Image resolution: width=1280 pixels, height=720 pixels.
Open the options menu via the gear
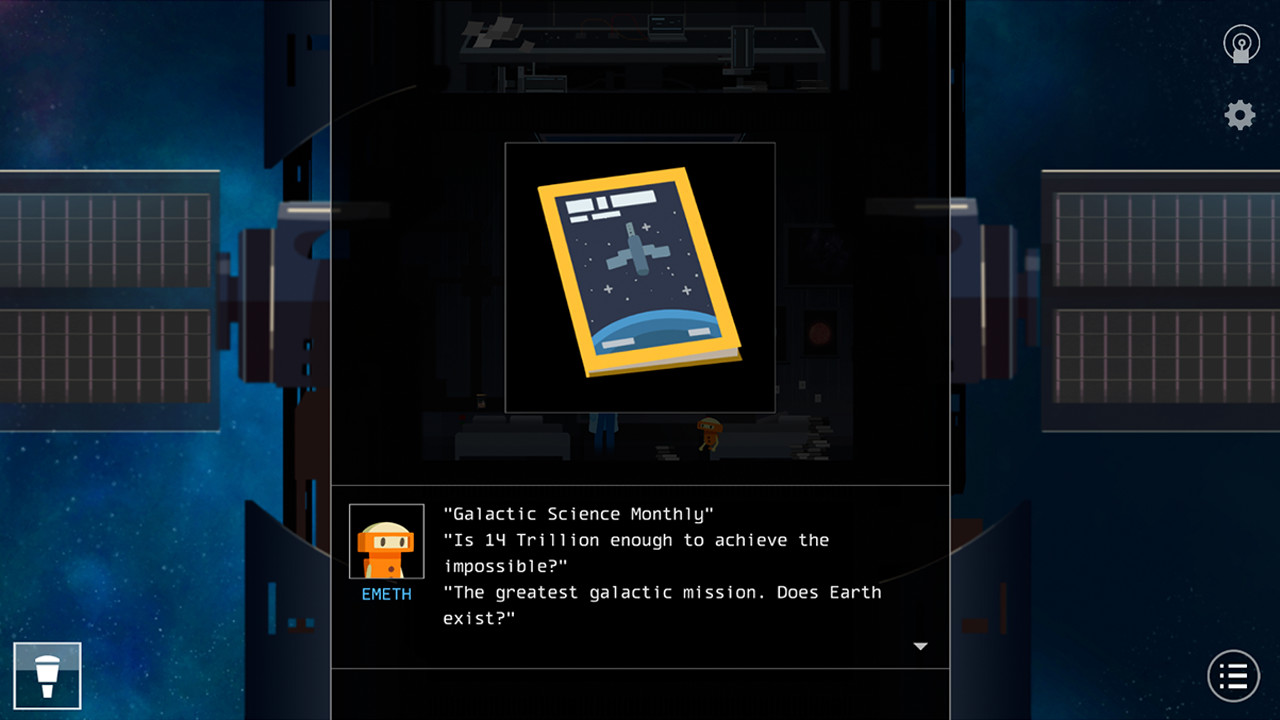click(x=1238, y=114)
